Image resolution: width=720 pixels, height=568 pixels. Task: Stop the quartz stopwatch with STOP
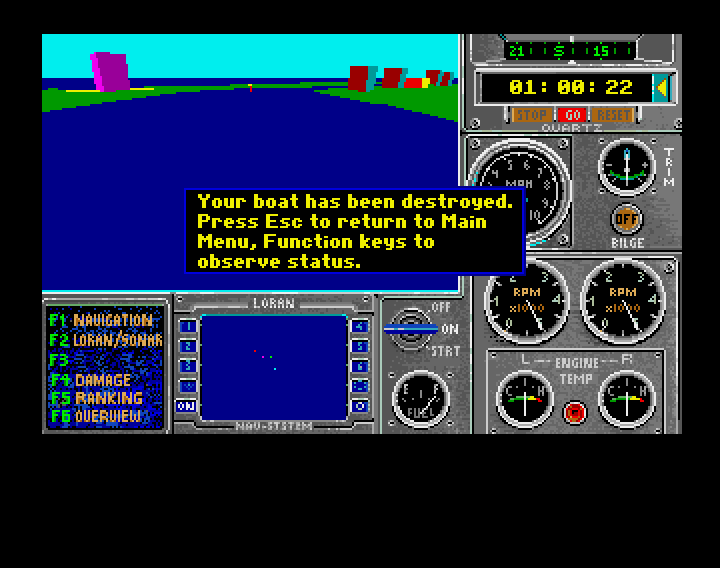(529, 115)
